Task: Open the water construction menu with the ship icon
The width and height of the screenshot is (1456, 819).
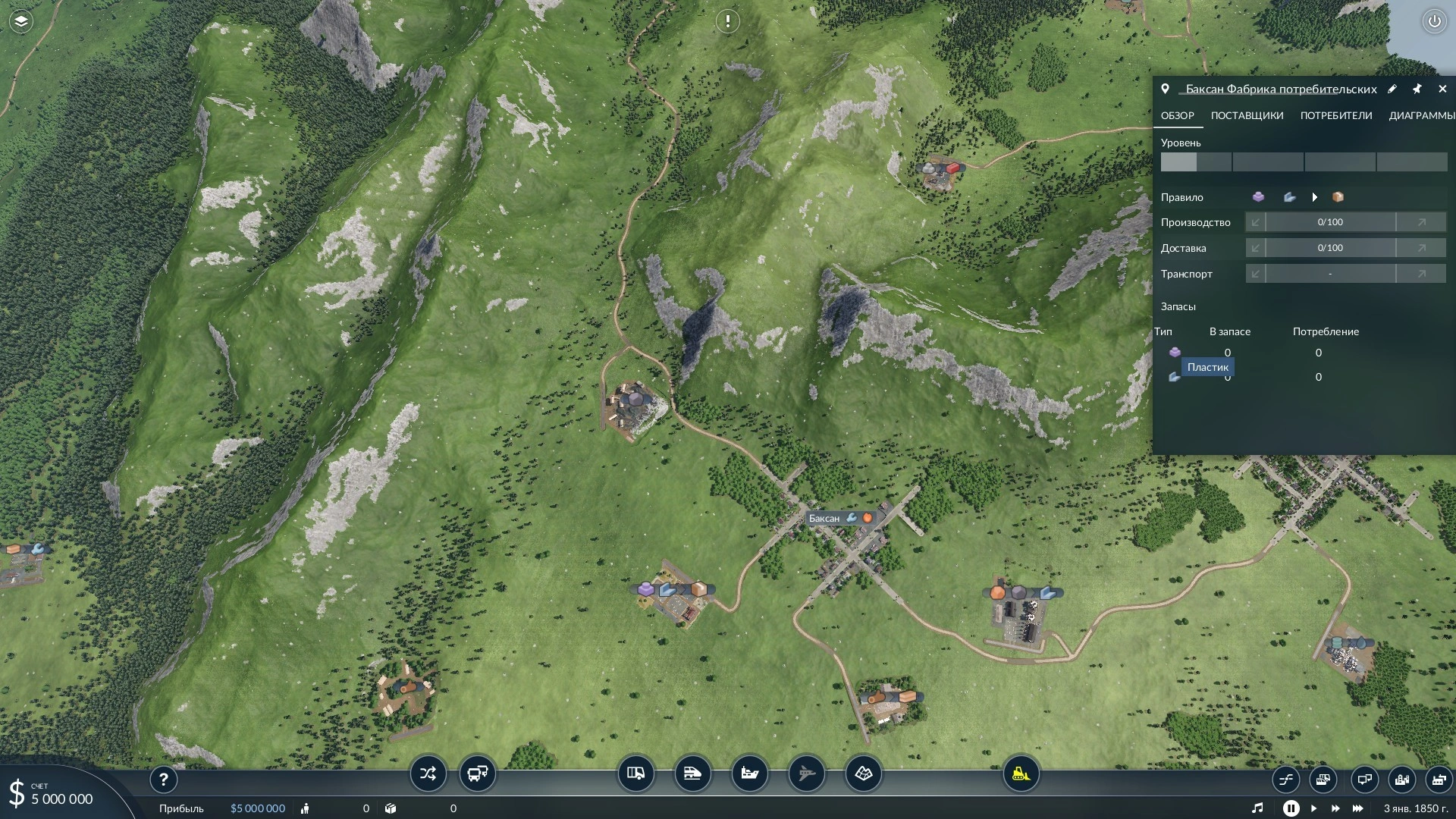Action: click(x=749, y=774)
